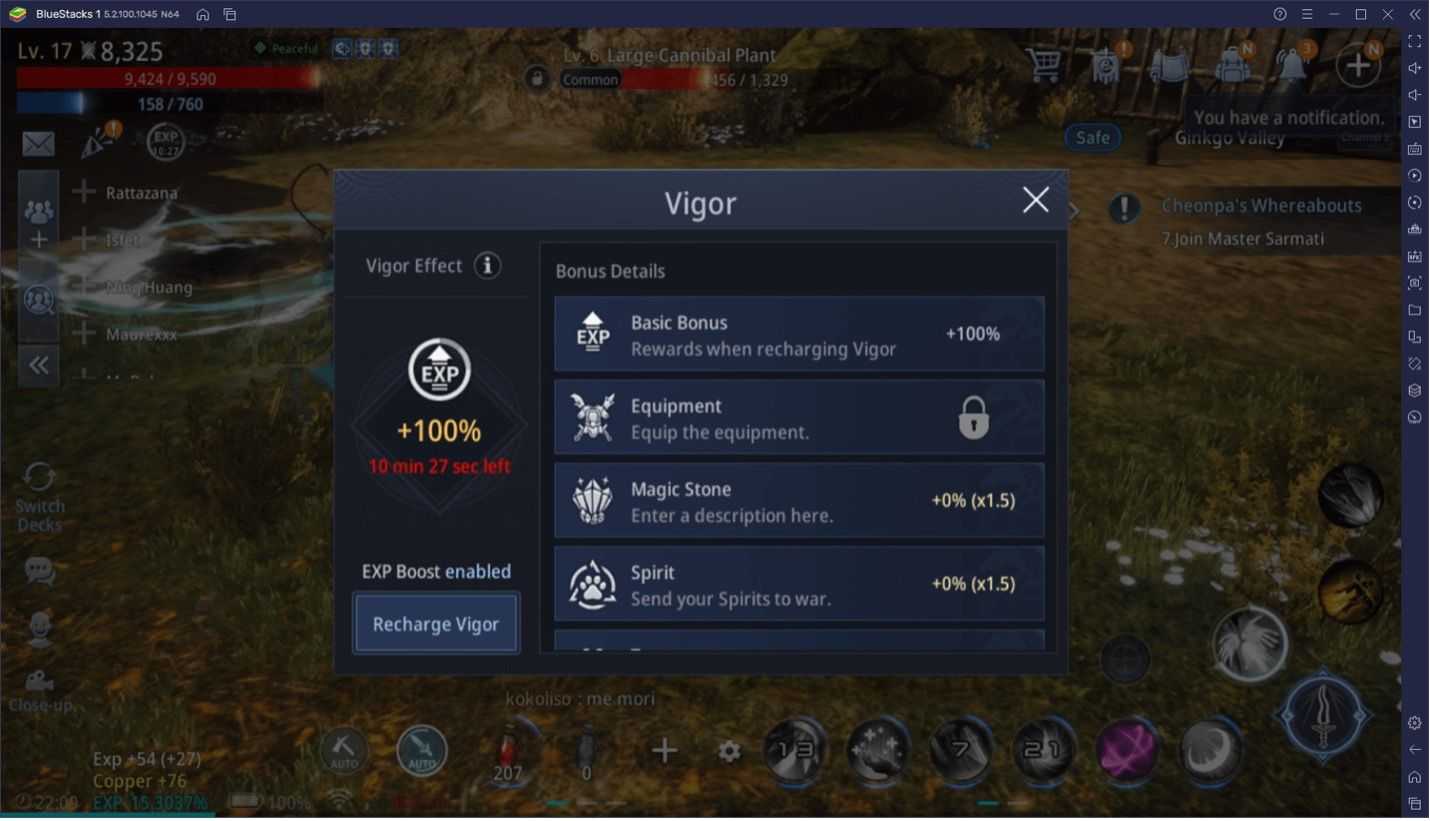Use the red health potion slot
This screenshot has width=1430, height=821.
(508, 752)
